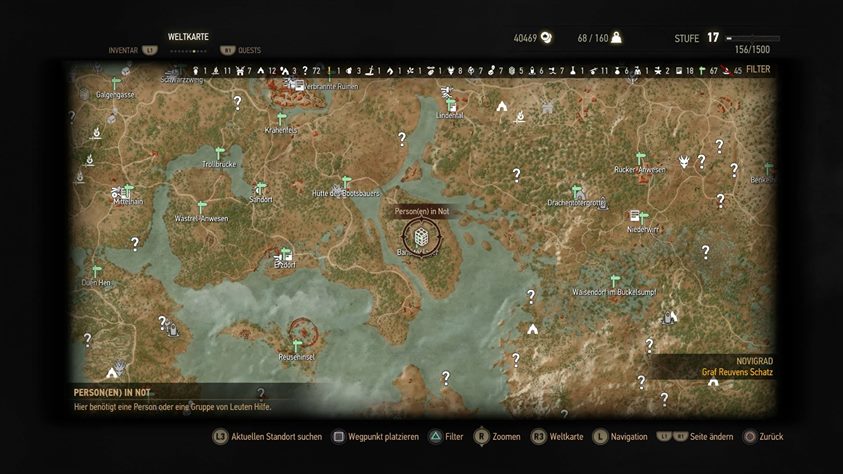
Task: Select the Person(en) in Not cage marker
Action: [x=421, y=237]
